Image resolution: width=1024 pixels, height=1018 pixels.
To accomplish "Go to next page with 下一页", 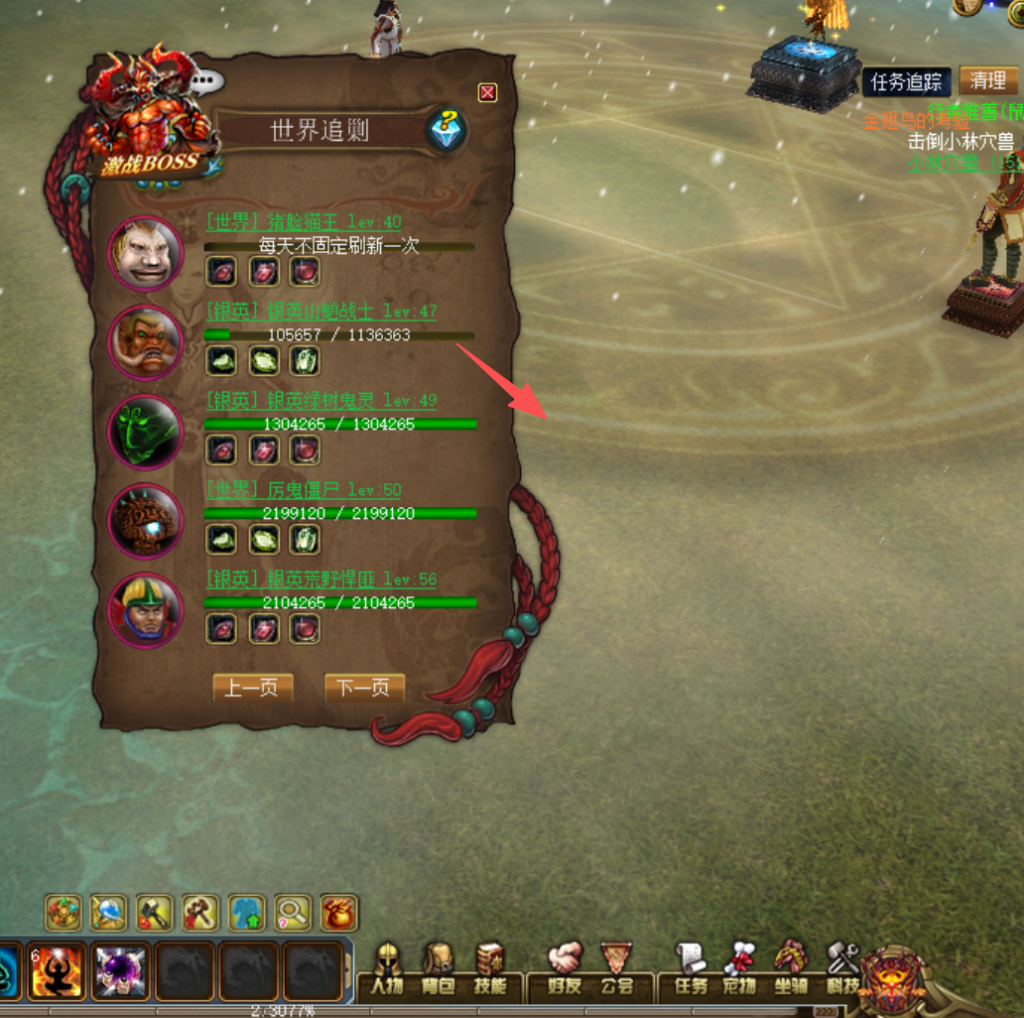I will click(364, 688).
